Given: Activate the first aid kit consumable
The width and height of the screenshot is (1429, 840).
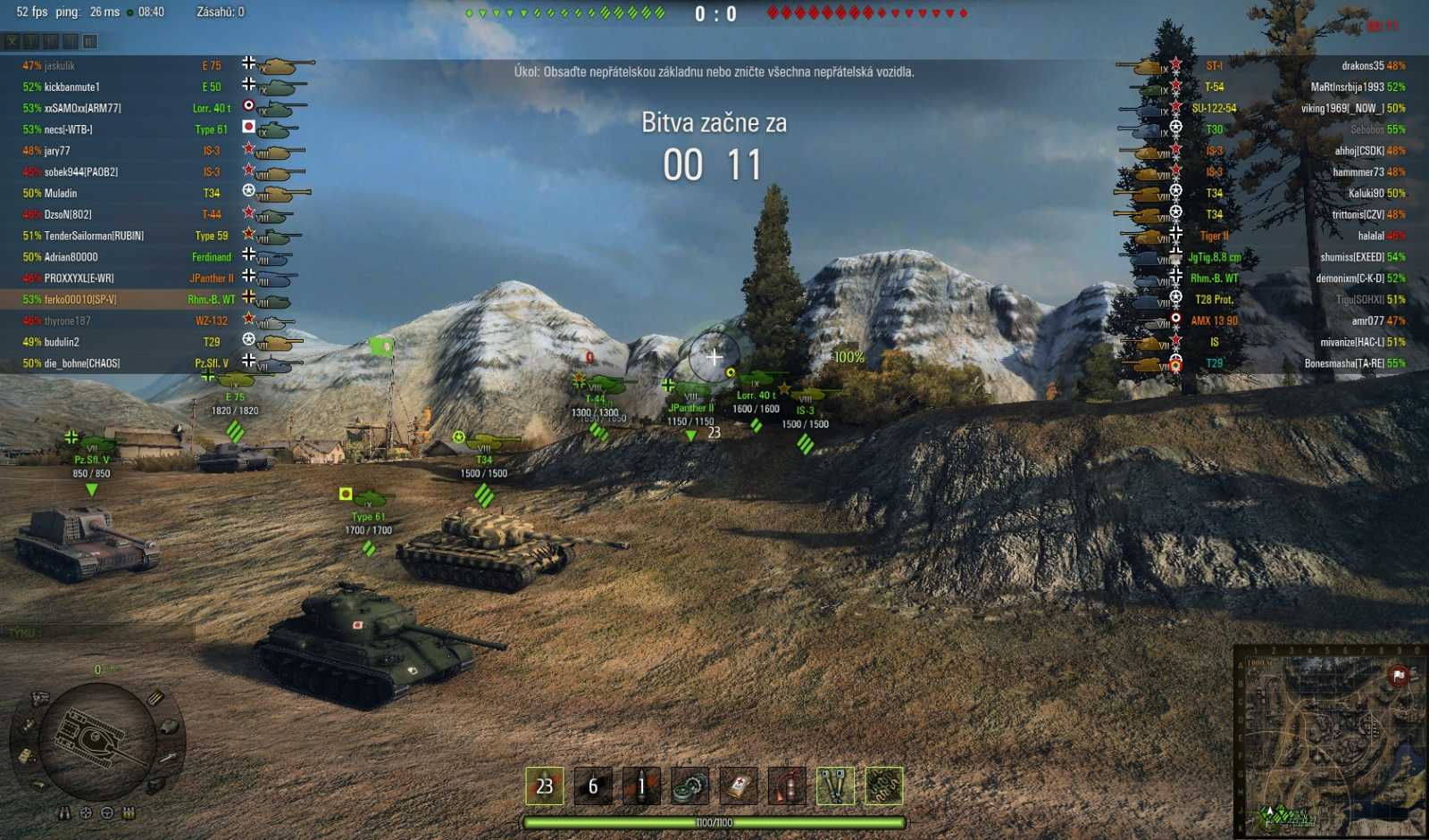Looking at the screenshot, I should point(739,786).
